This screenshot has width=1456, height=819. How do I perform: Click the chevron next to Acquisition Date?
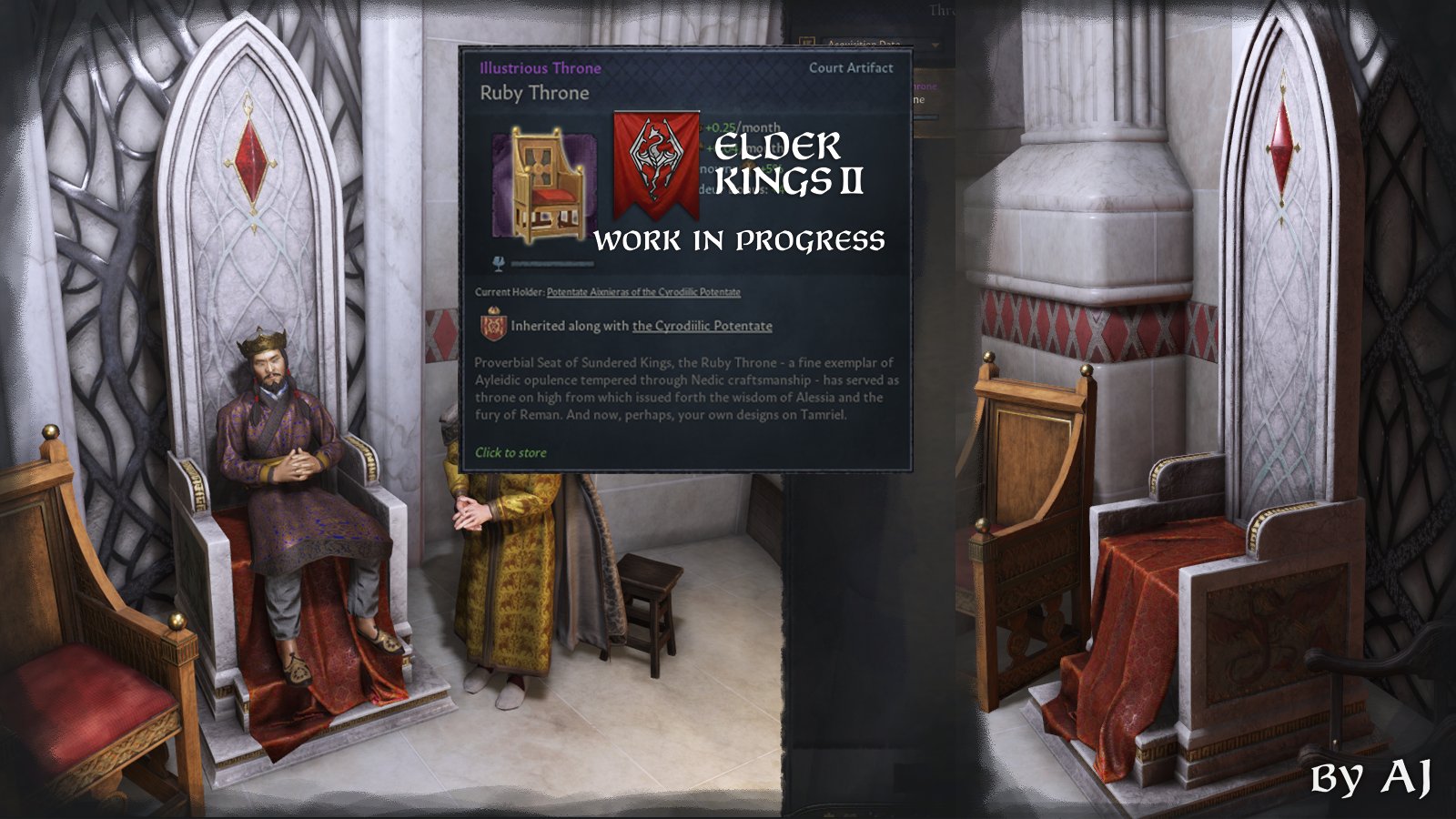[x=935, y=45]
